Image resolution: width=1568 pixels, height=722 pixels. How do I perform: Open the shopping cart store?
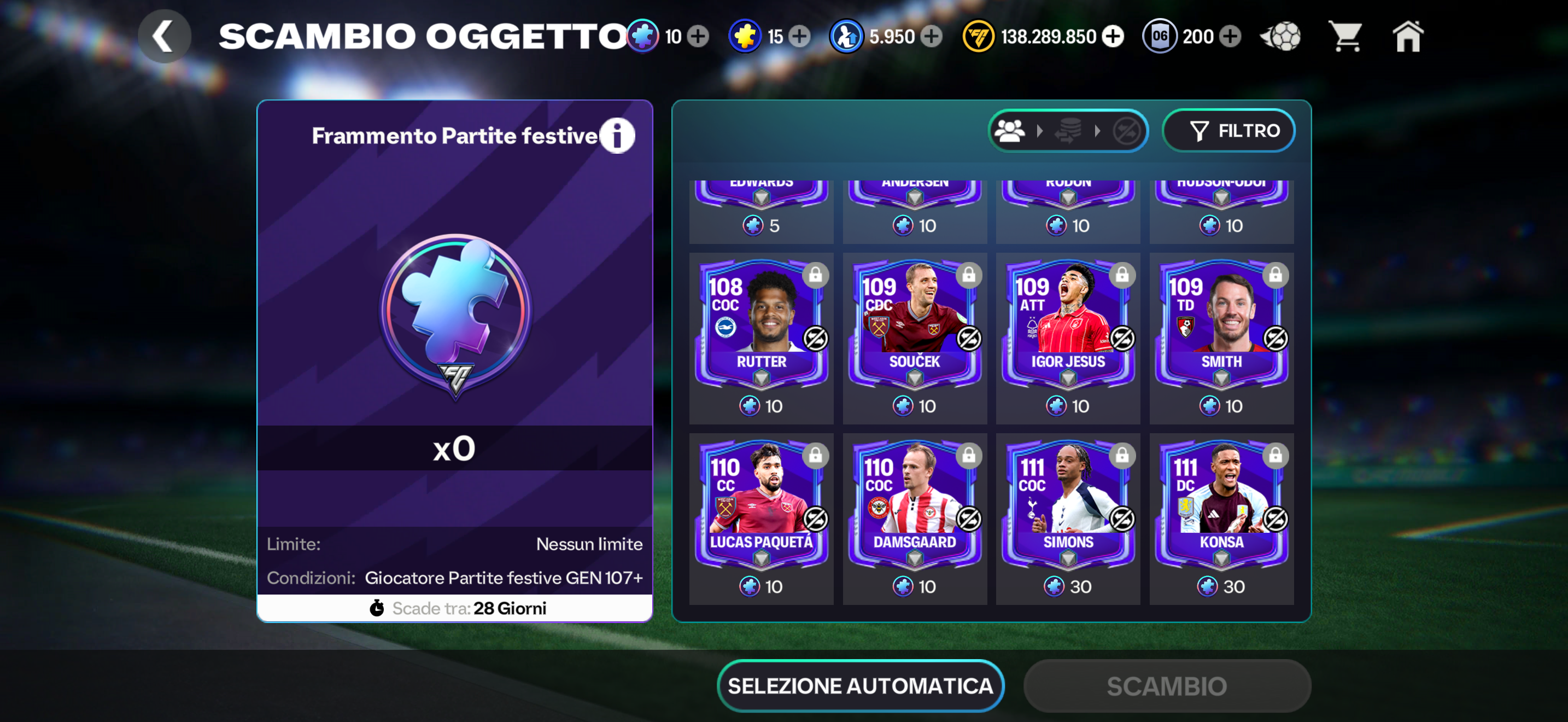1345,37
